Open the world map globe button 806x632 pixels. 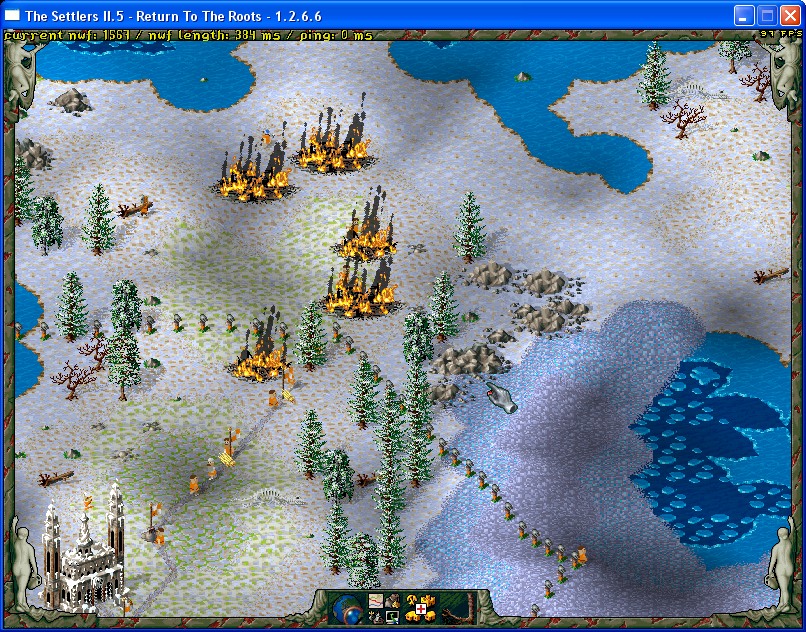[345, 608]
